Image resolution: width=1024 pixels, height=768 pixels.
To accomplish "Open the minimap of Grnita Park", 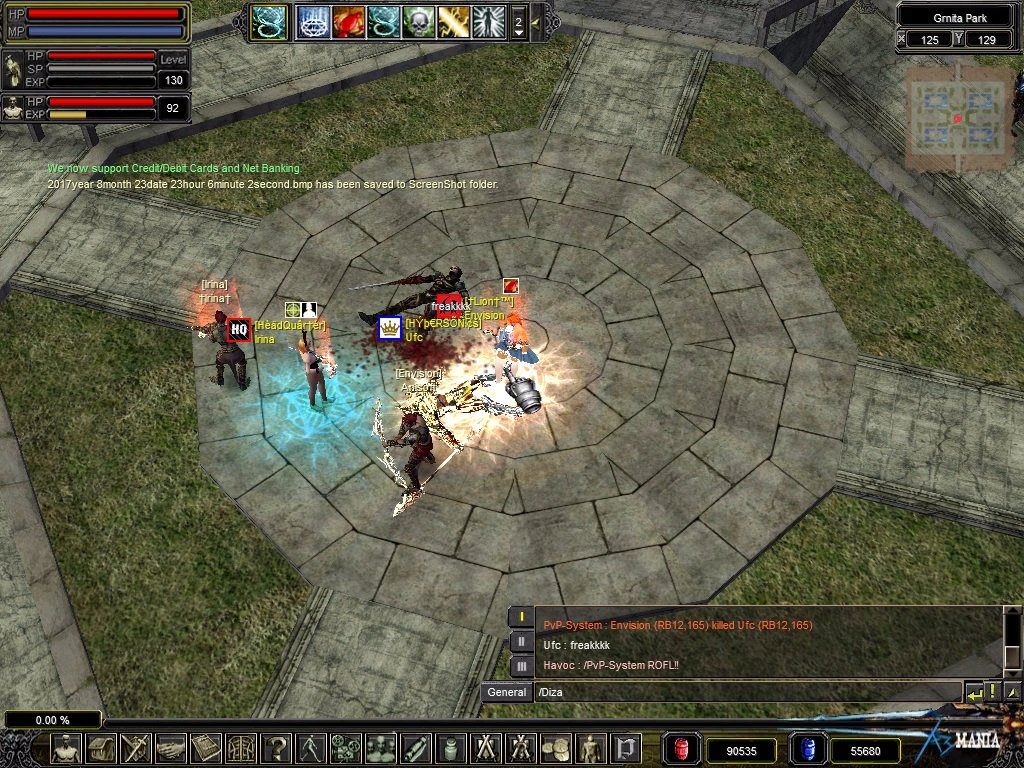I will coord(959,118).
